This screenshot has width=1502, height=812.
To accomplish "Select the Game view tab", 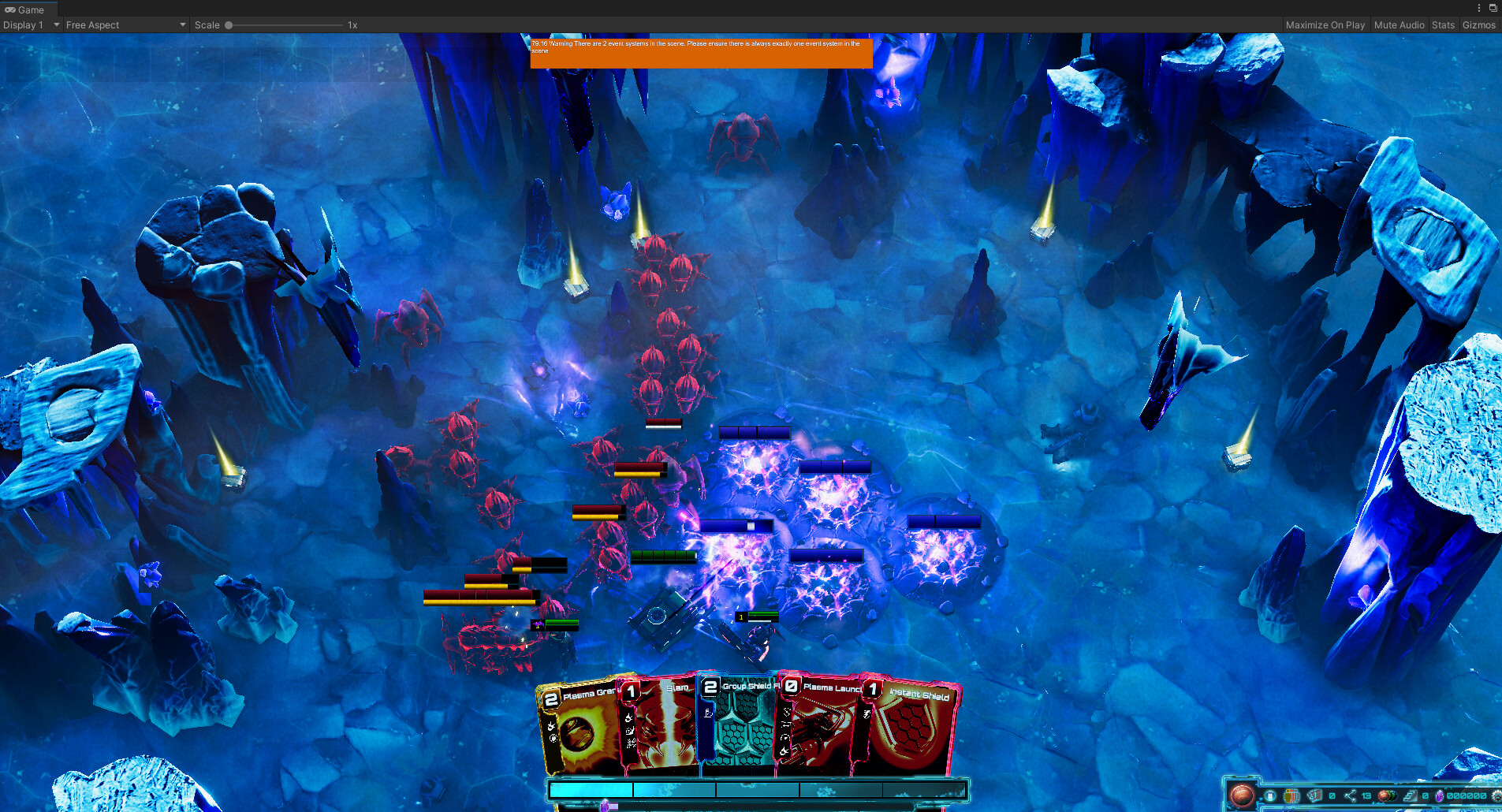I will [29, 9].
